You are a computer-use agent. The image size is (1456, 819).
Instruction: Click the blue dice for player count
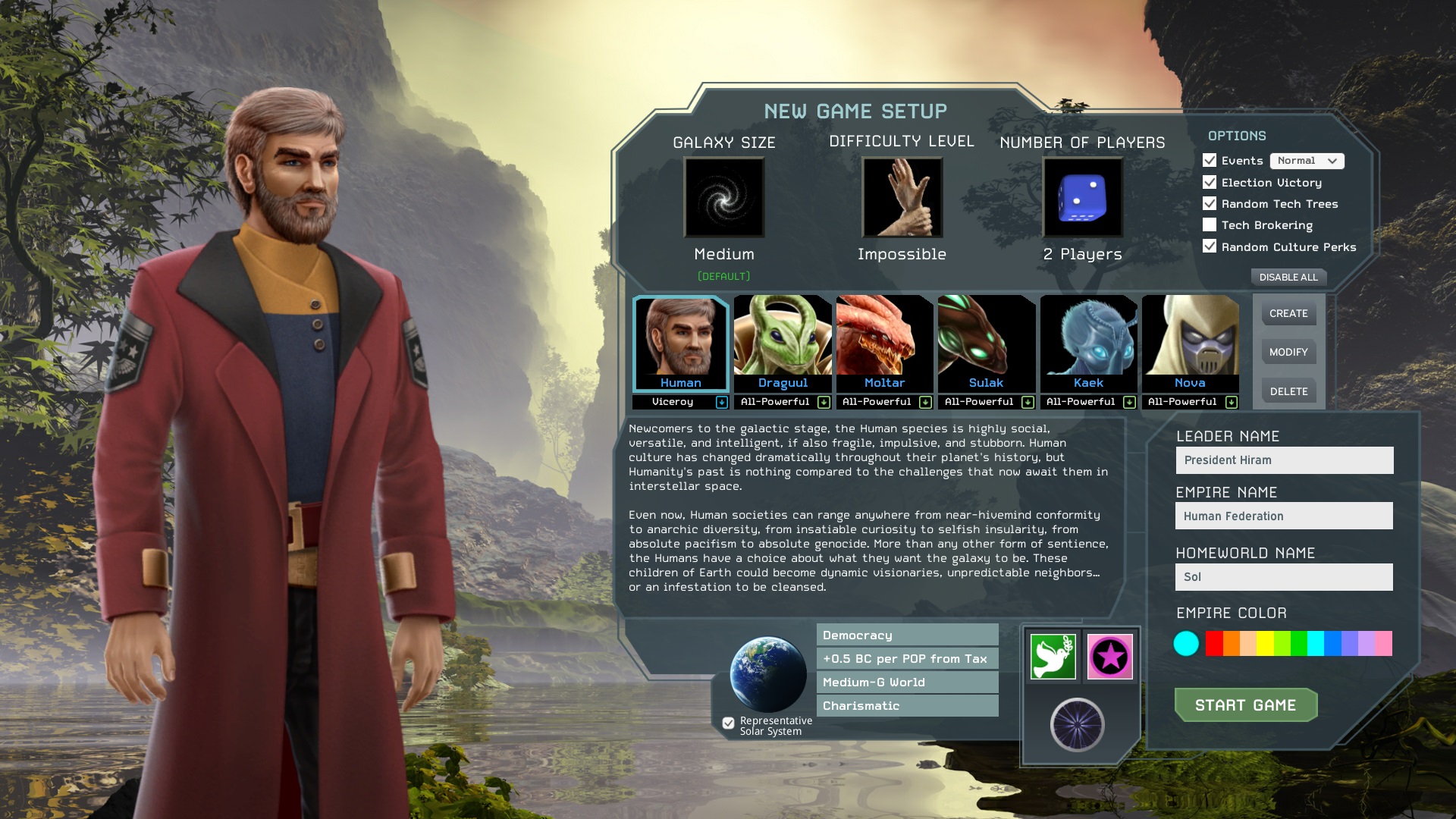[1082, 198]
